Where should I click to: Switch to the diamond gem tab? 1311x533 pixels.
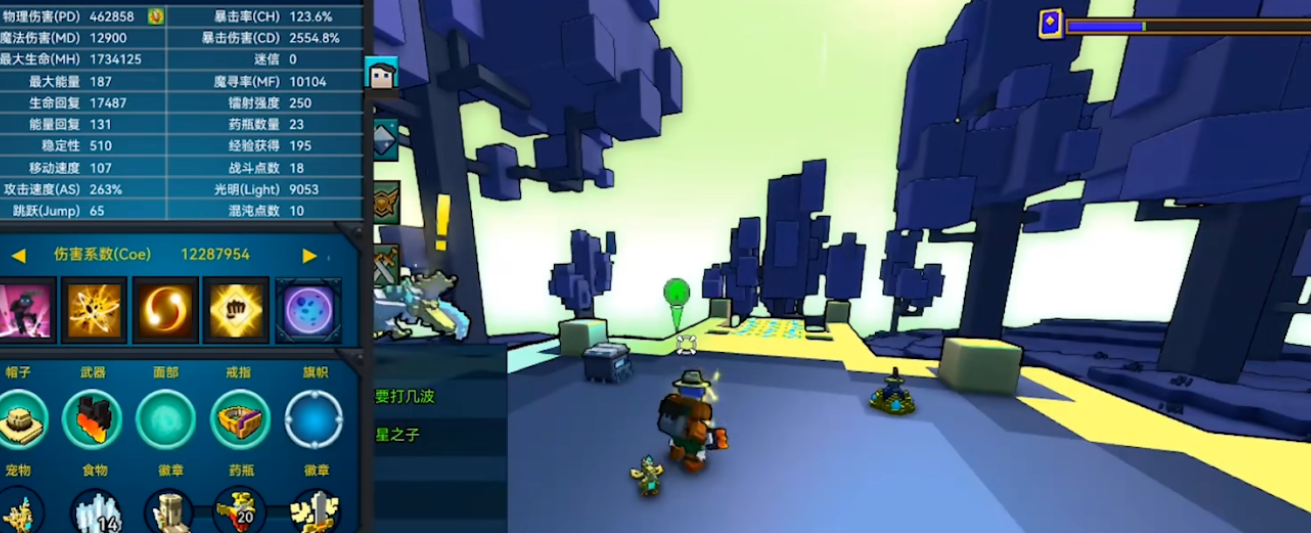(385, 139)
